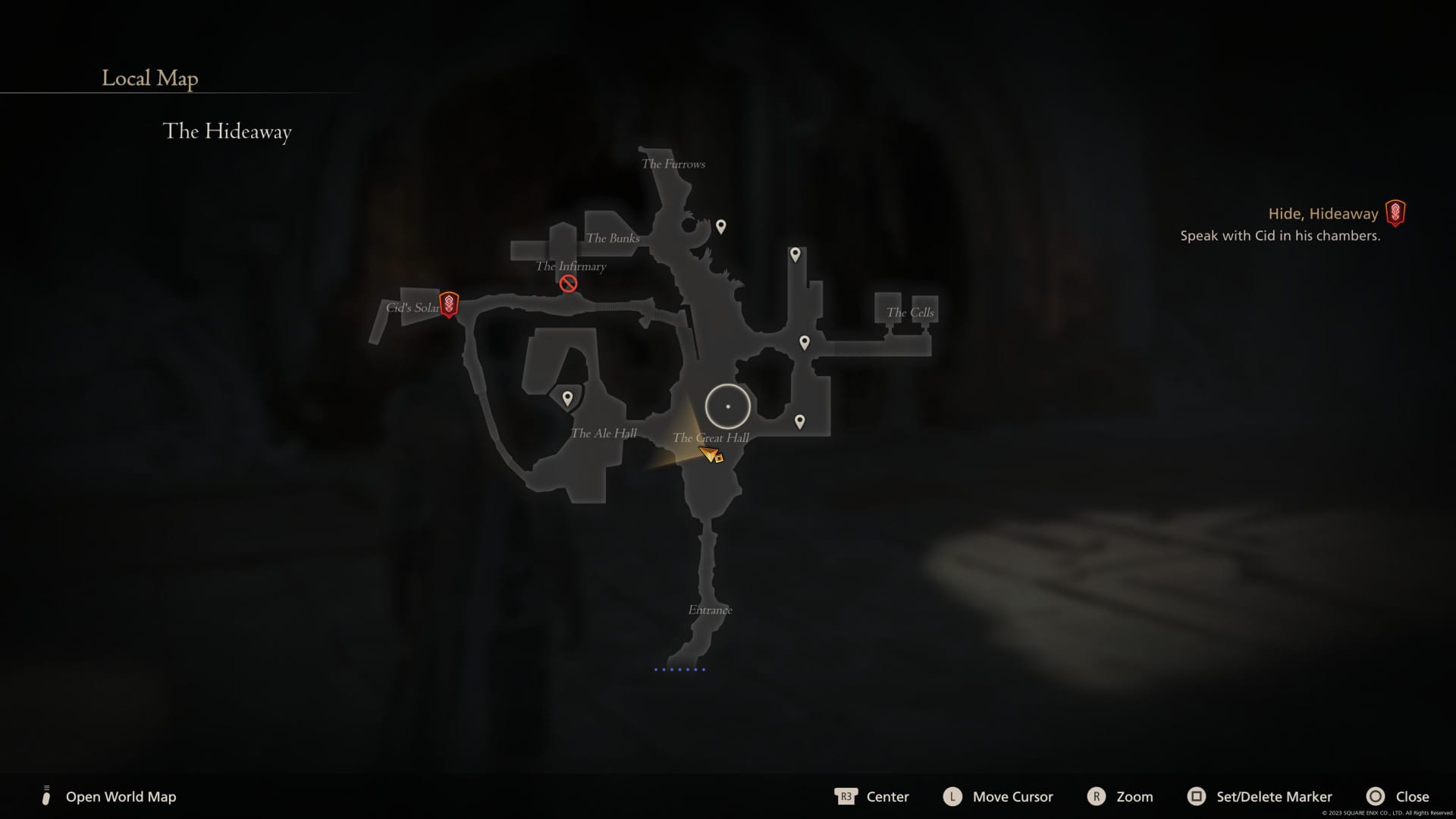Click the controller icon next to Open World Map
This screenshot has height=819, width=1456.
[x=45, y=796]
